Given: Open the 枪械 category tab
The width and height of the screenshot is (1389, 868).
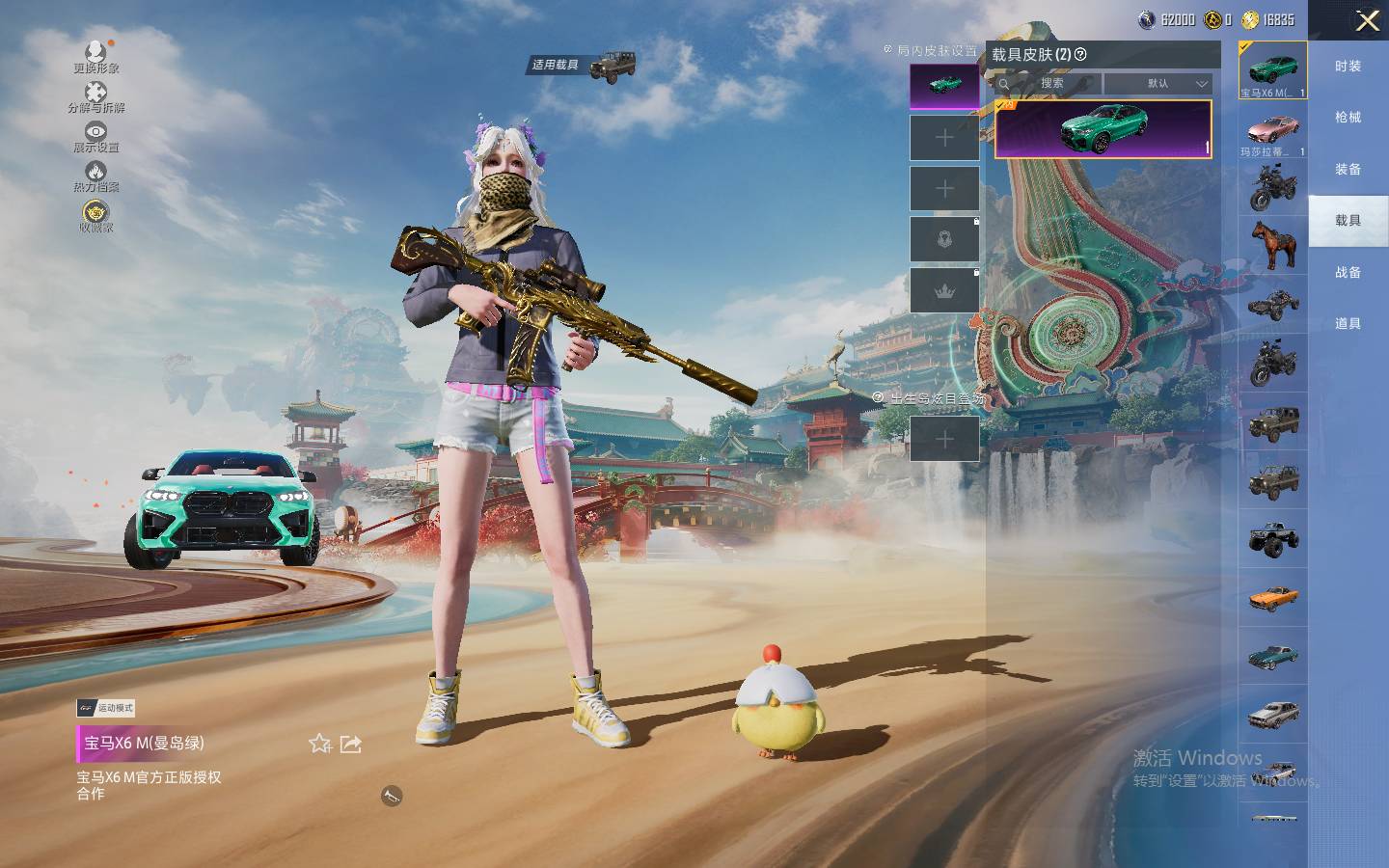Looking at the screenshot, I should pyautogui.click(x=1348, y=118).
